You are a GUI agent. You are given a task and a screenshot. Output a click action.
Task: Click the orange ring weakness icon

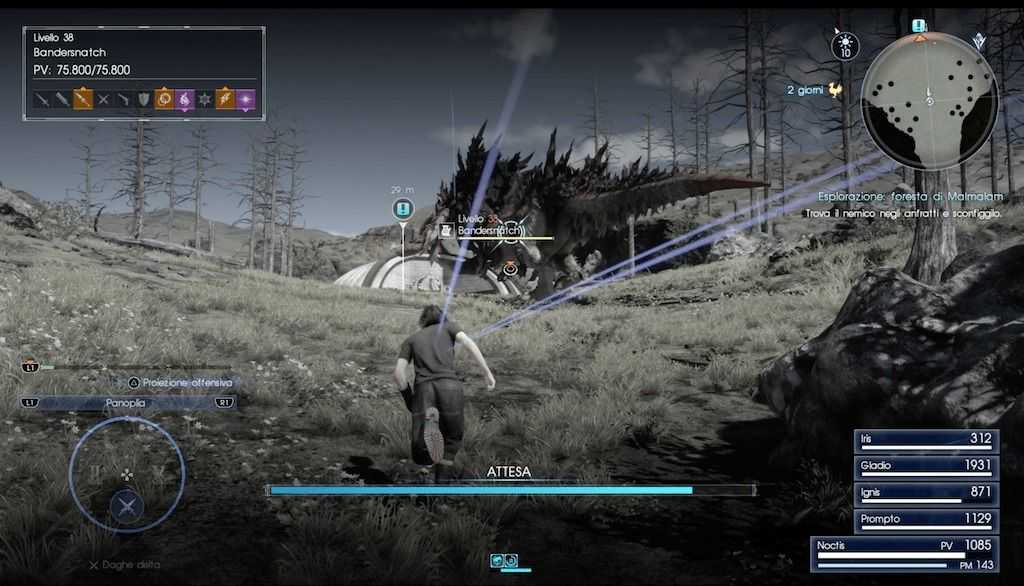[164, 99]
